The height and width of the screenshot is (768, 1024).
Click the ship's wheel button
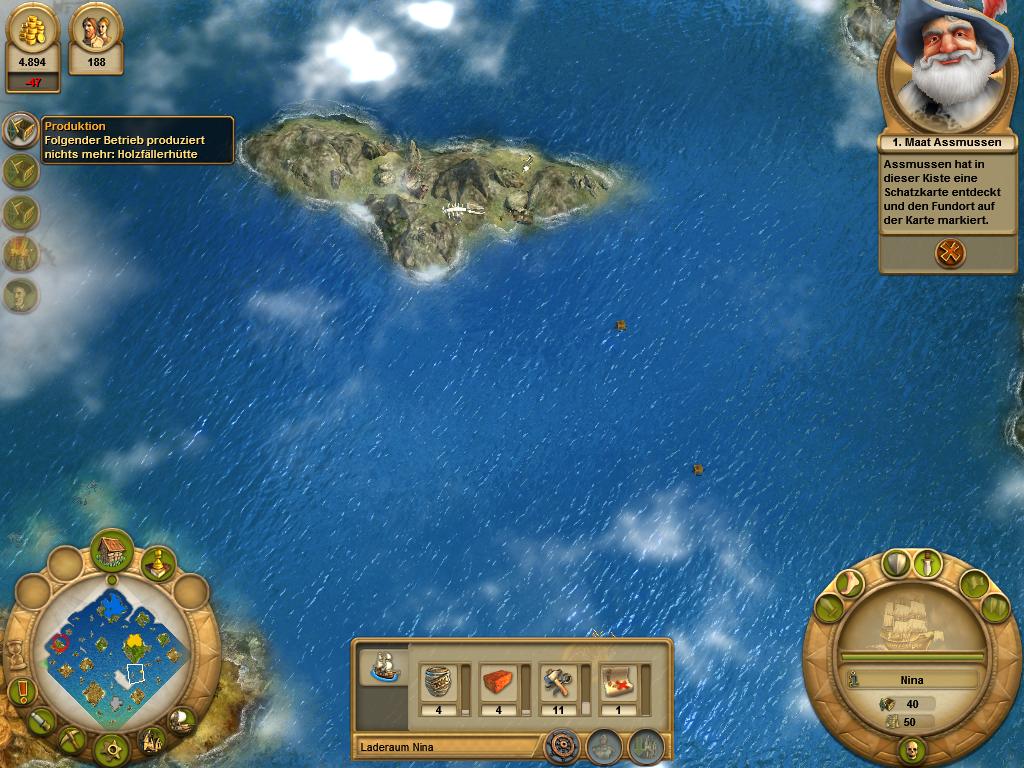tap(562, 746)
